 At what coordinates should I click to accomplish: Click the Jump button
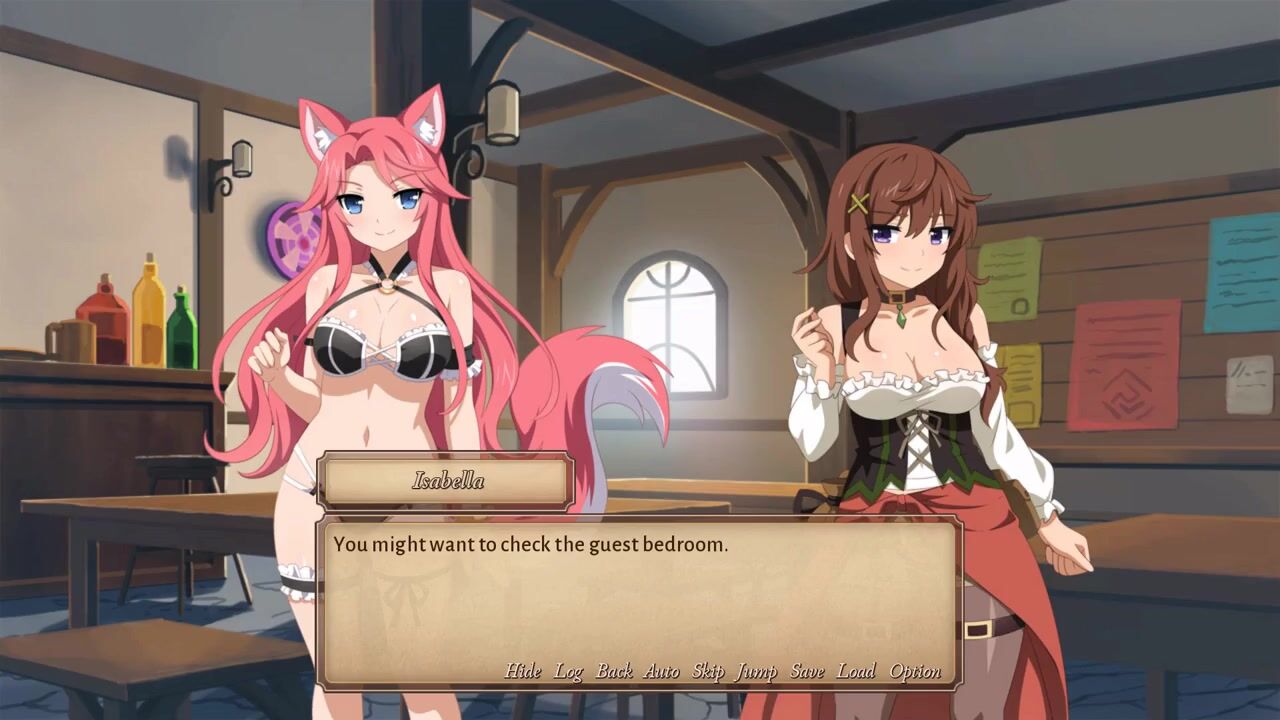coord(756,671)
